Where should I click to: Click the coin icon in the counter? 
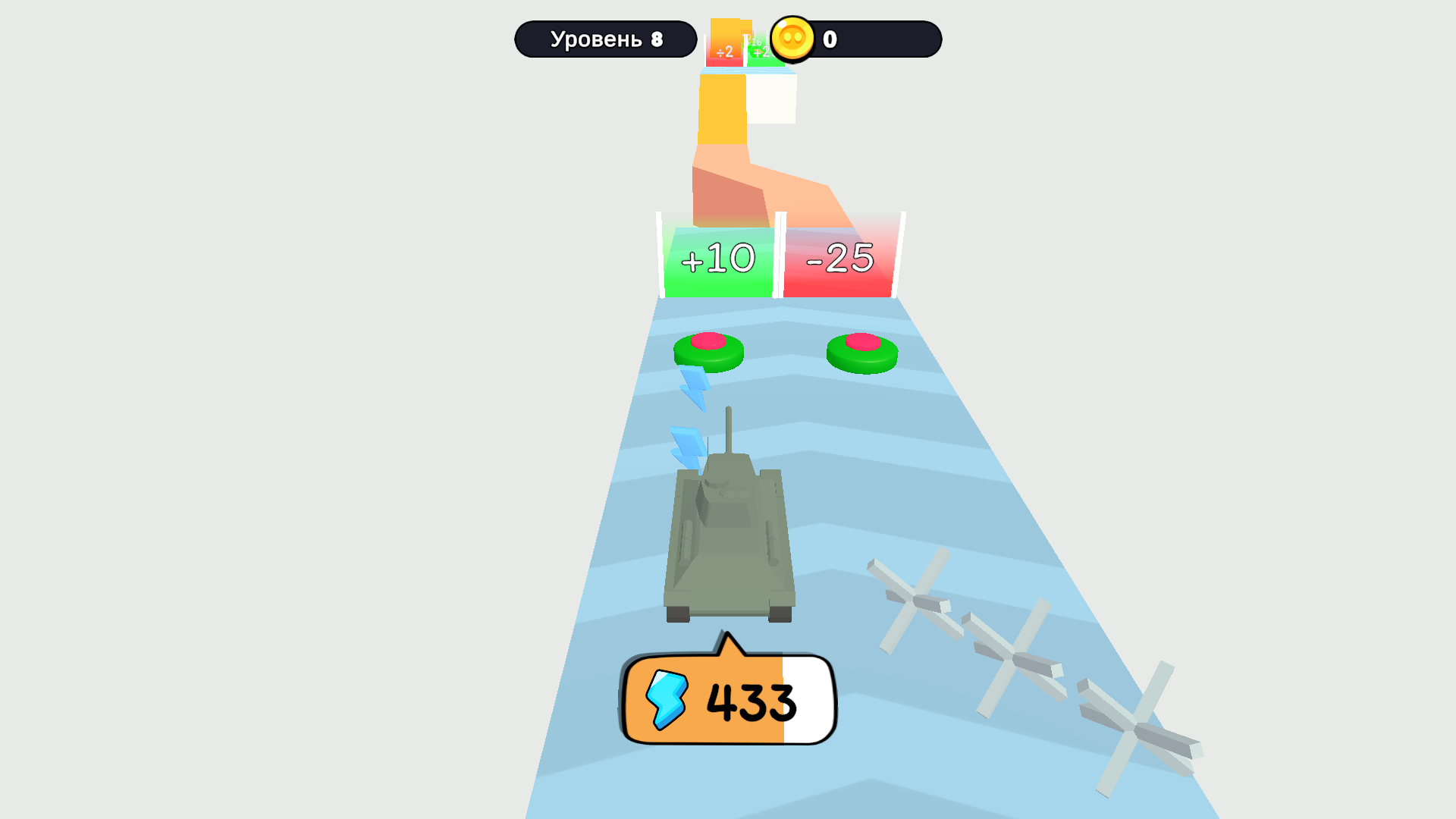pos(792,41)
